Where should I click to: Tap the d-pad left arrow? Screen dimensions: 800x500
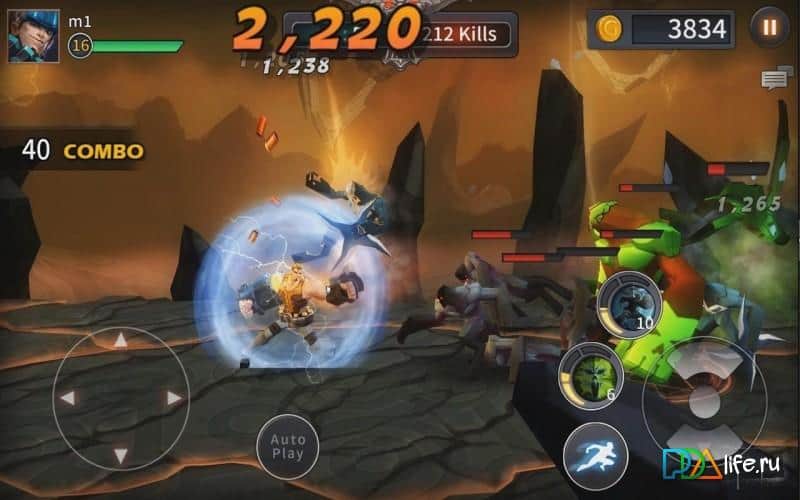(x=68, y=398)
